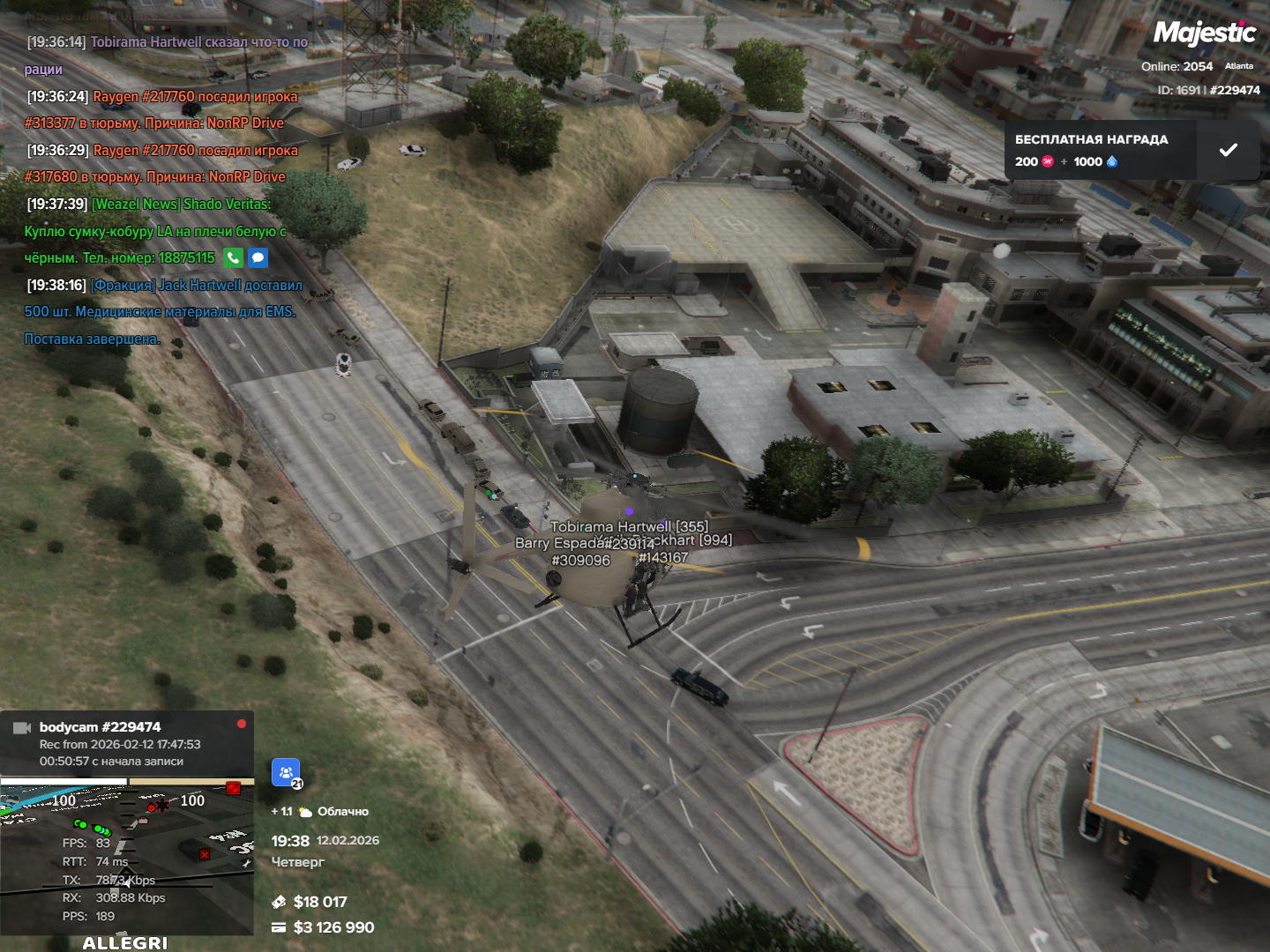The height and width of the screenshot is (952, 1270).
Task: Call the Weazel News advertiser phone icon
Action: click(233, 258)
